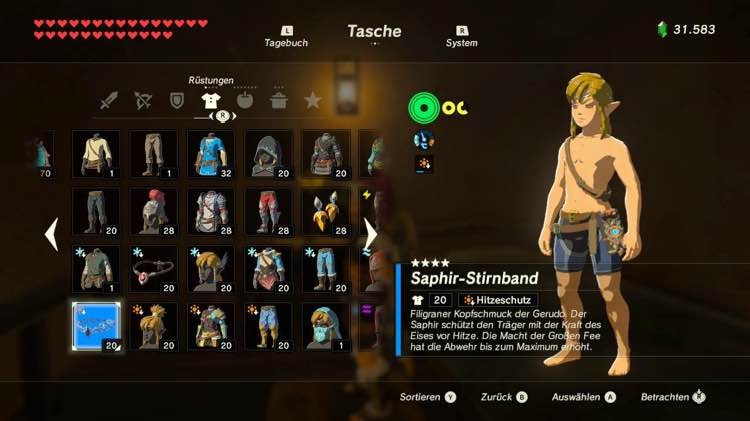
Task: Go to next inventory page with right arrow
Action: (369, 235)
